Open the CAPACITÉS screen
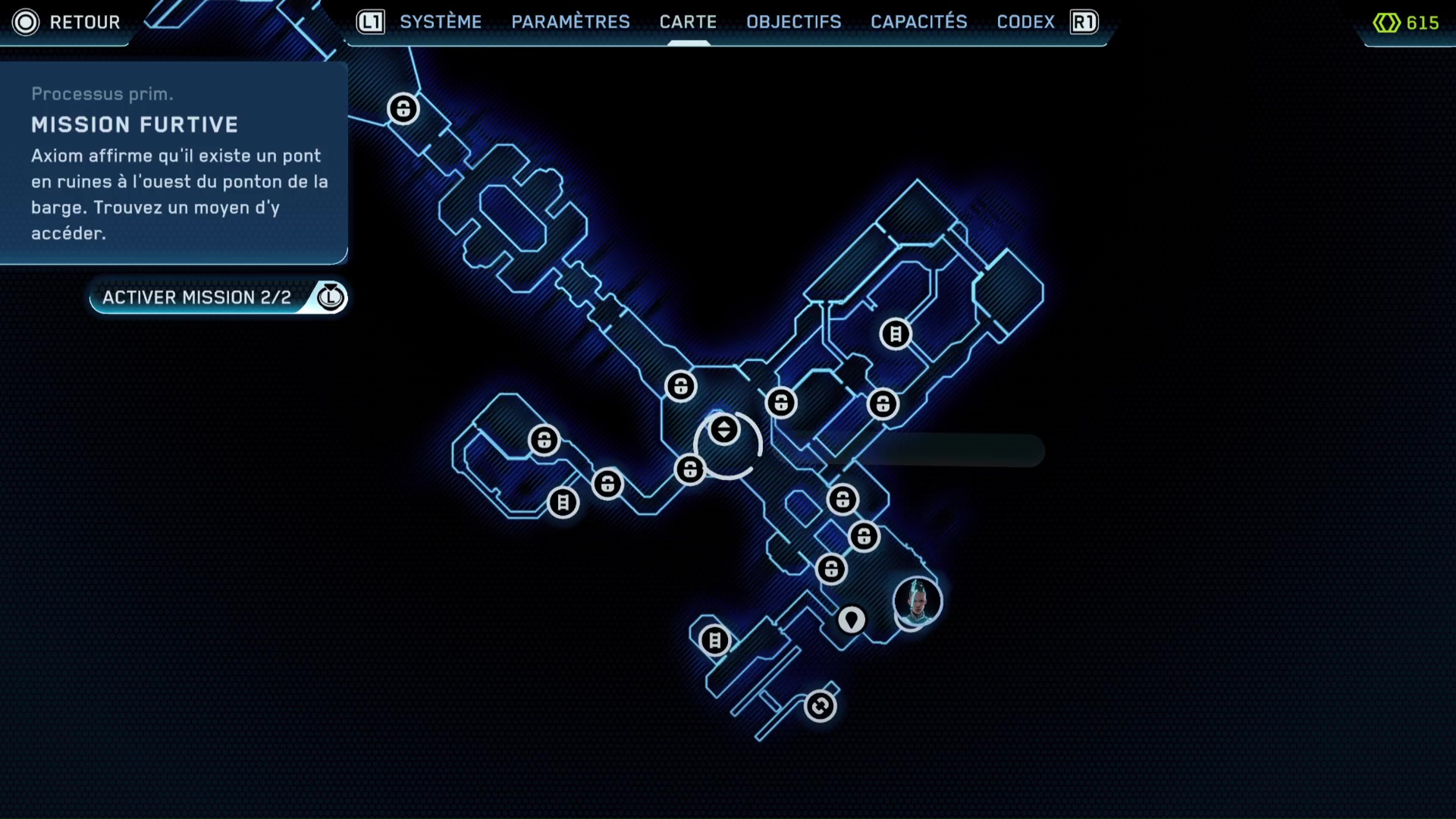This screenshot has width=1456, height=819. (919, 22)
